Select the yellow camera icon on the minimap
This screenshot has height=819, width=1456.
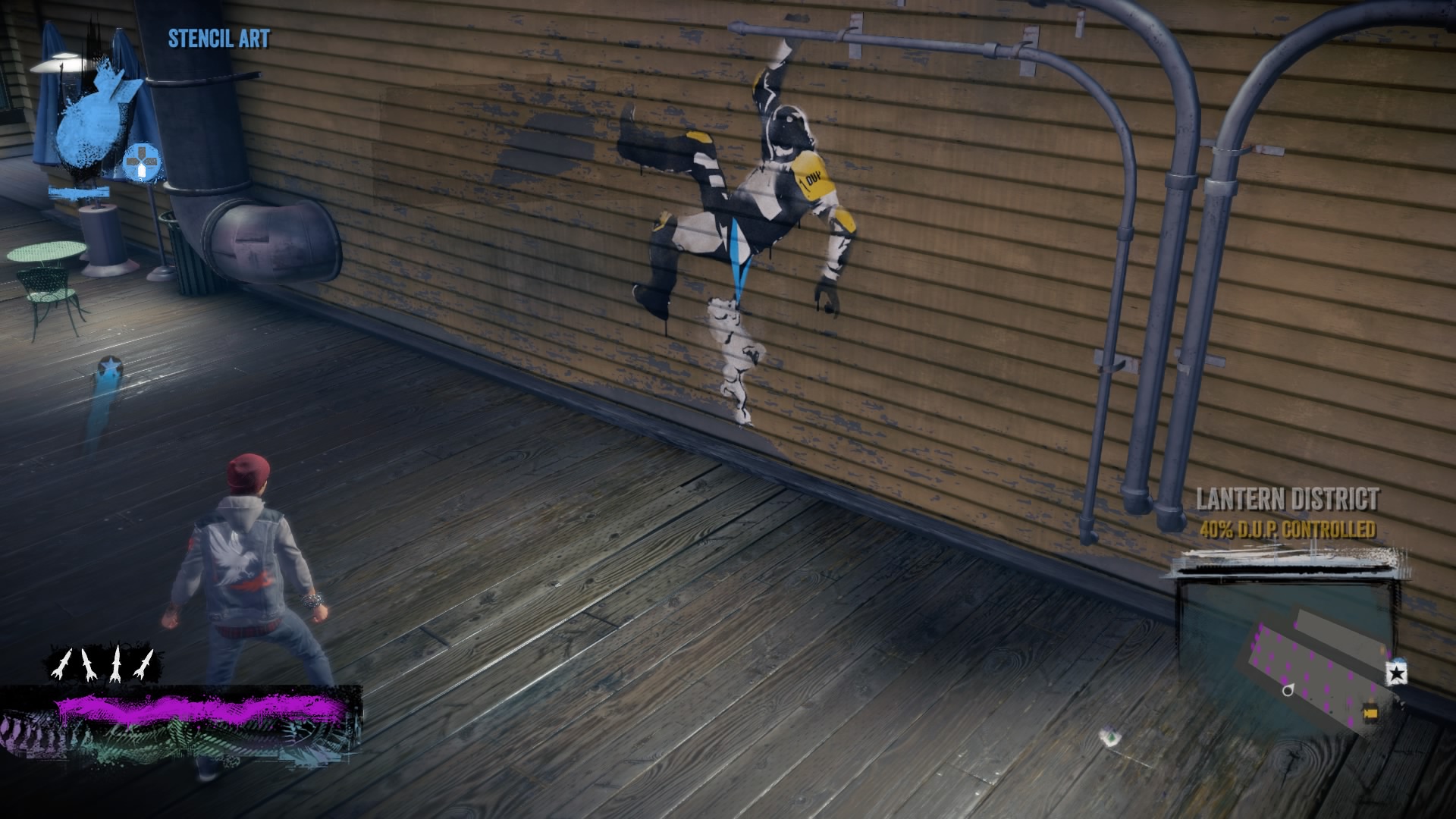tap(1370, 712)
